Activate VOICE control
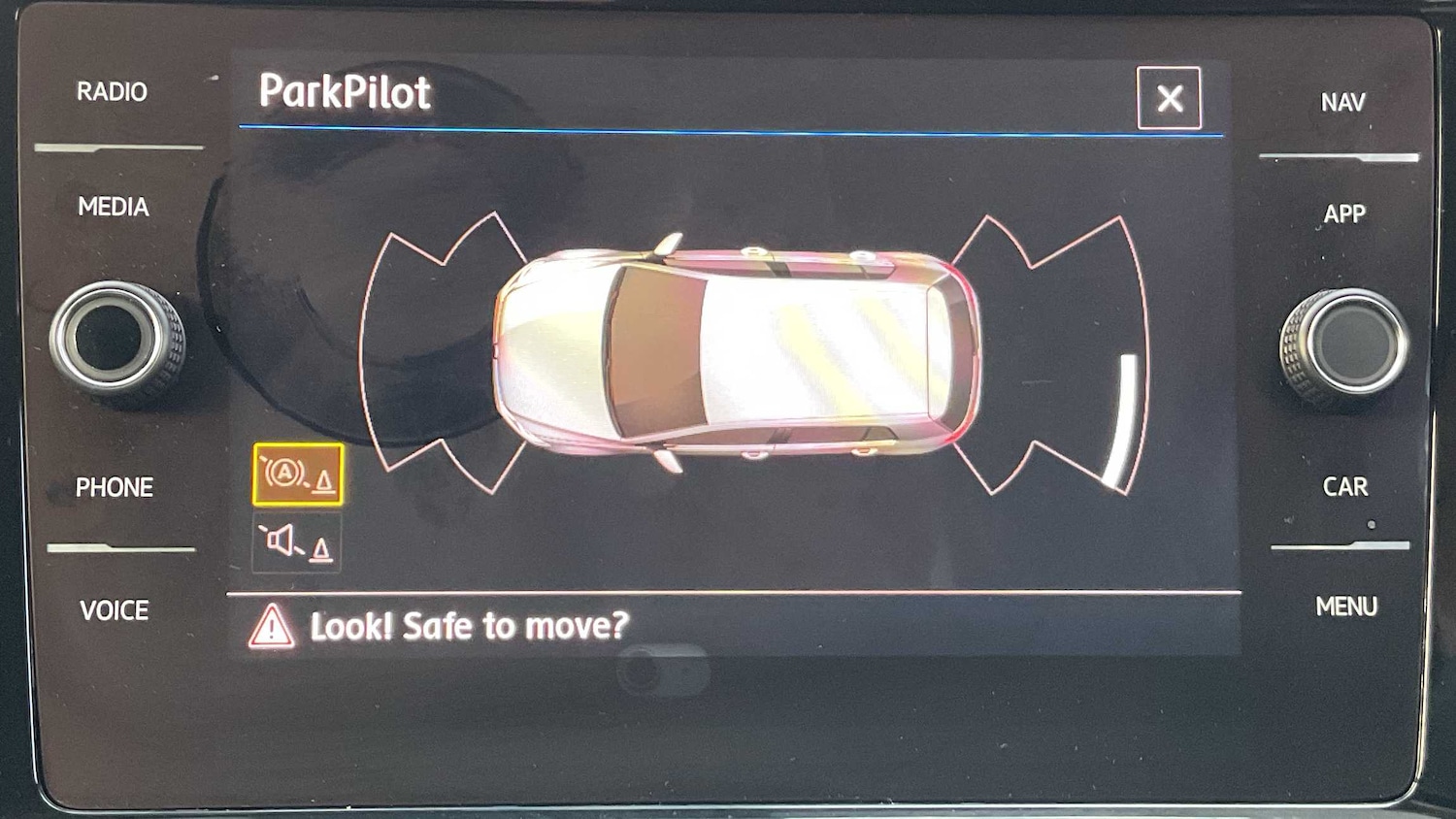The height and width of the screenshot is (819, 1456). click(115, 610)
